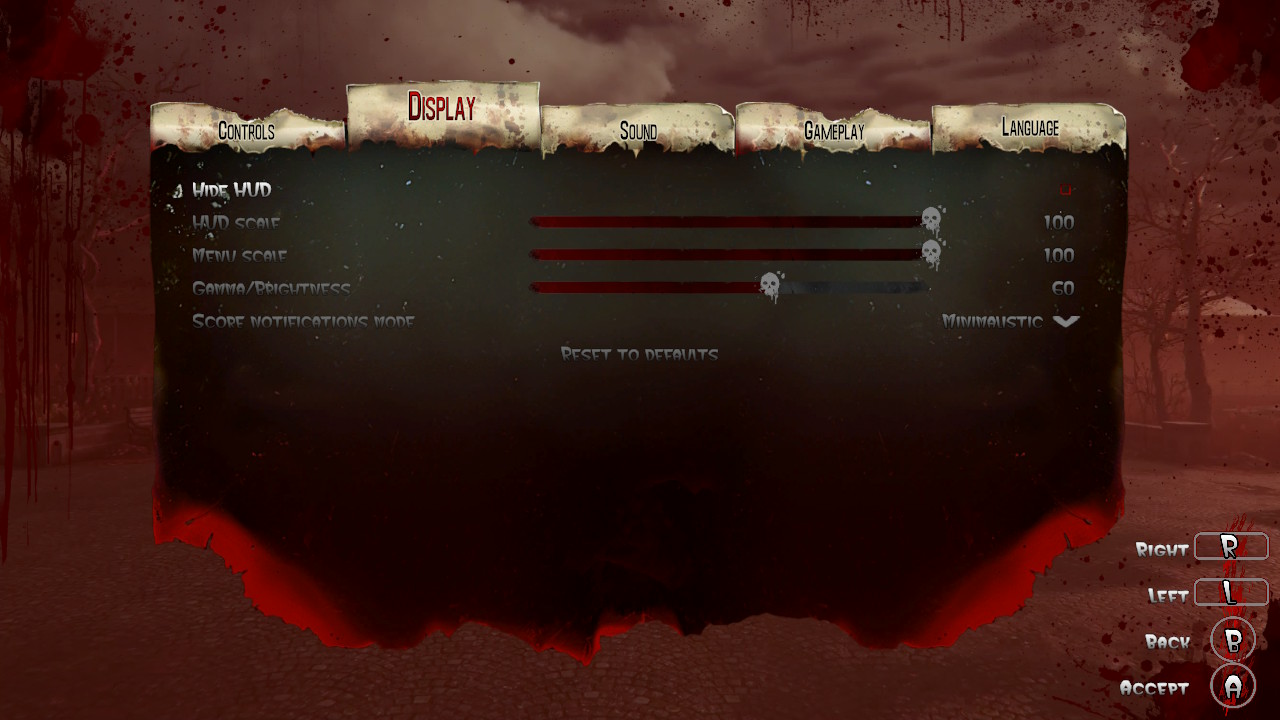Viewport: 1280px width, 720px height.
Task: Select the Display tab
Action: pos(441,108)
